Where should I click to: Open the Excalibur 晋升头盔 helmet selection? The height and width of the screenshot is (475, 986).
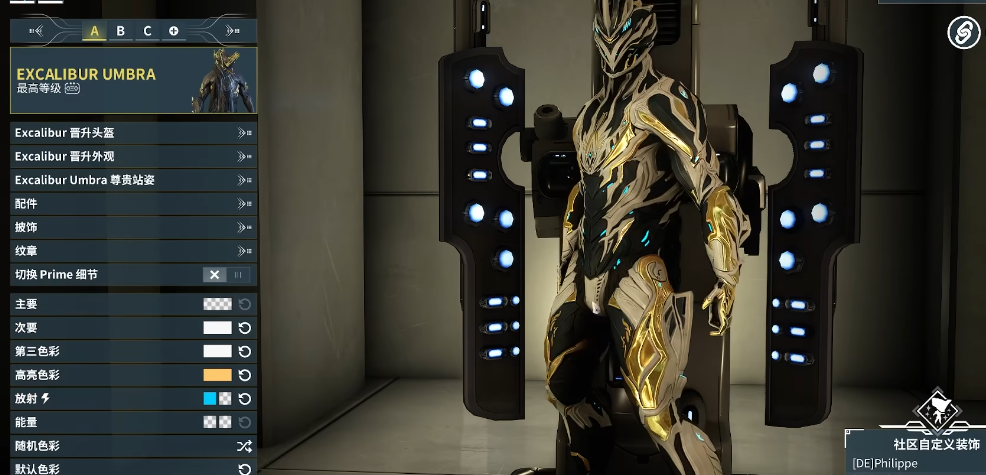click(133, 132)
